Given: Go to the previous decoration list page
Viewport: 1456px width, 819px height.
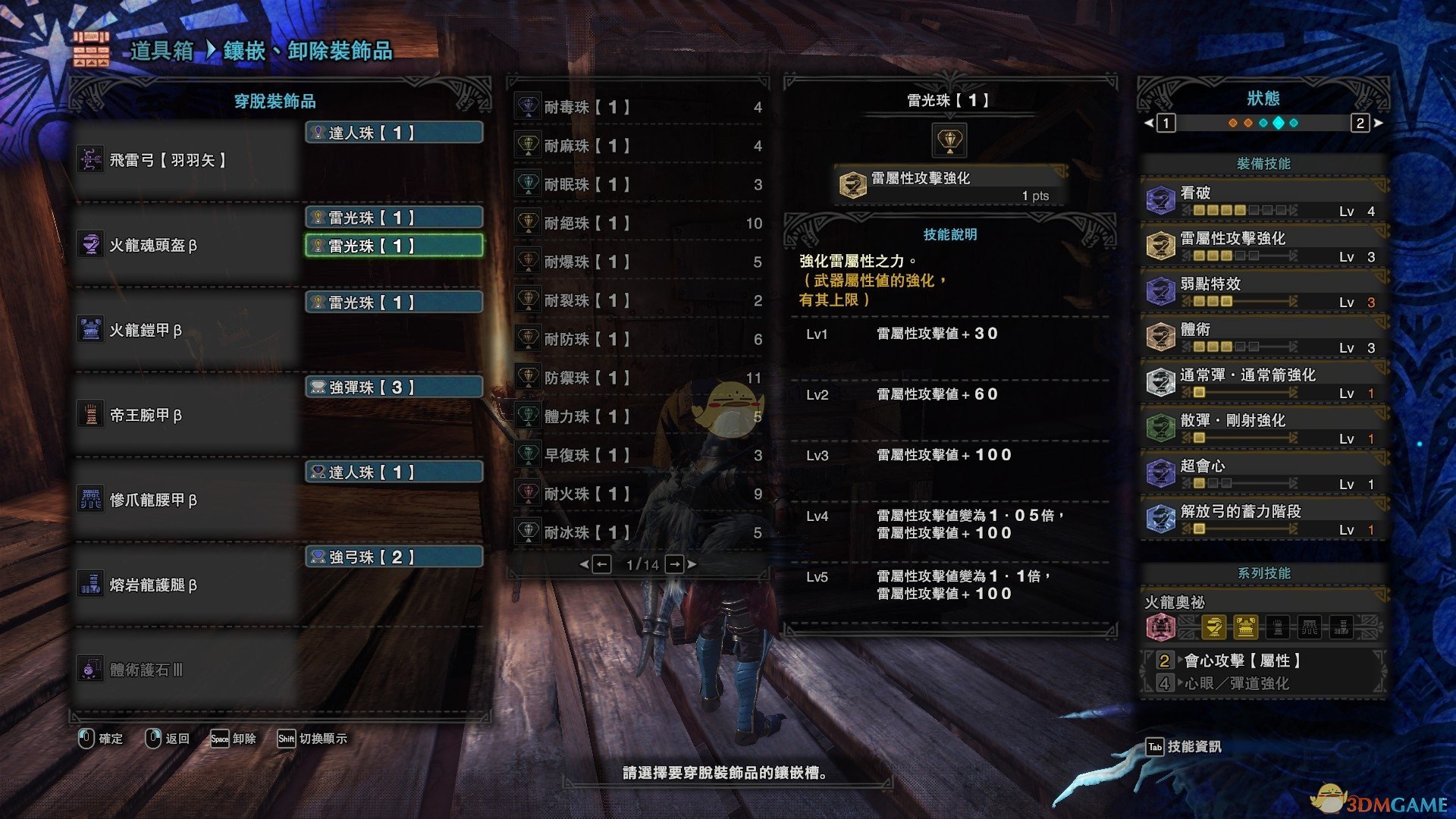Looking at the screenshot, I should tap(601, 564).
